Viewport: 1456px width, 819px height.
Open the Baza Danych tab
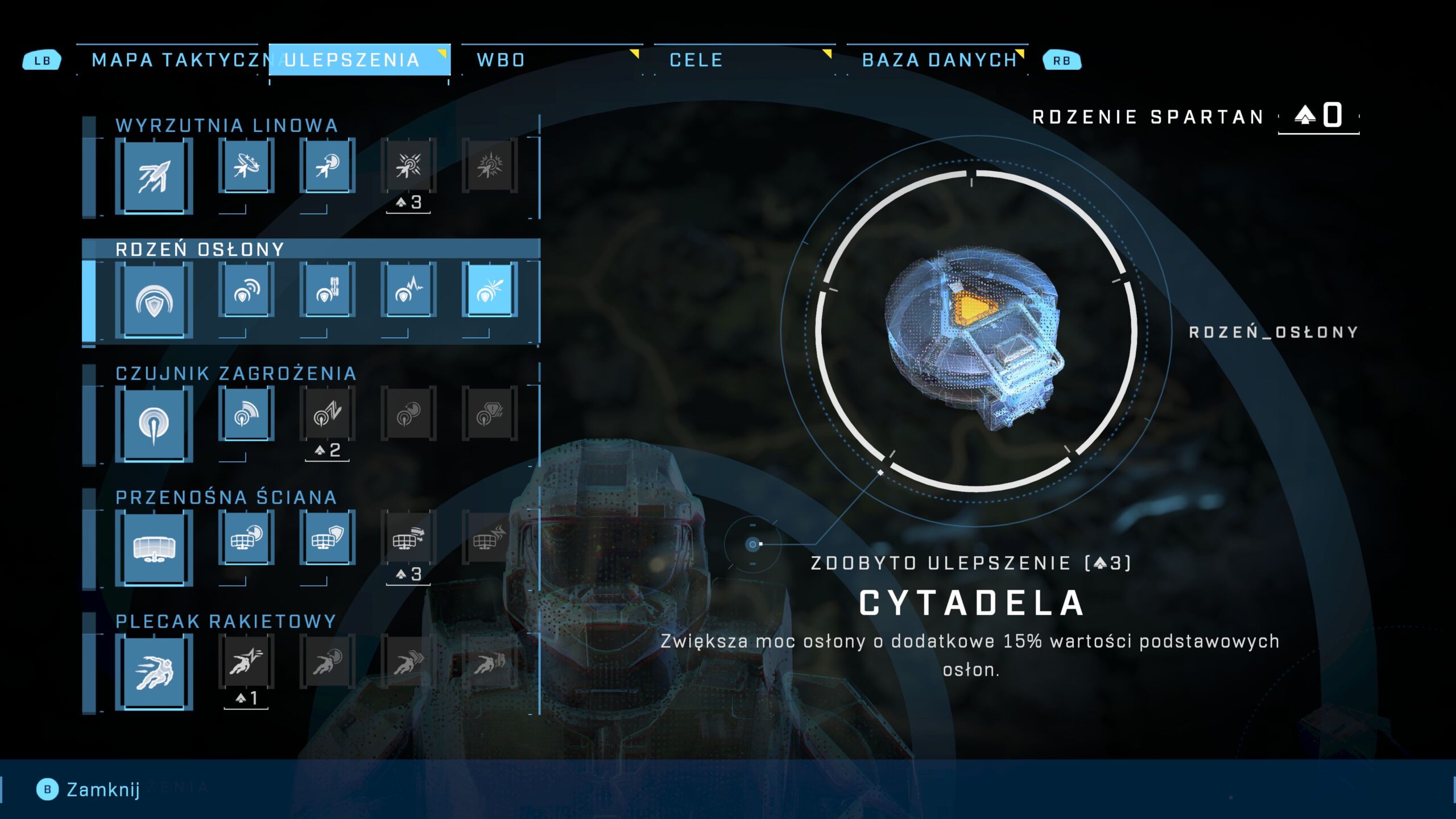click(938, 60)
